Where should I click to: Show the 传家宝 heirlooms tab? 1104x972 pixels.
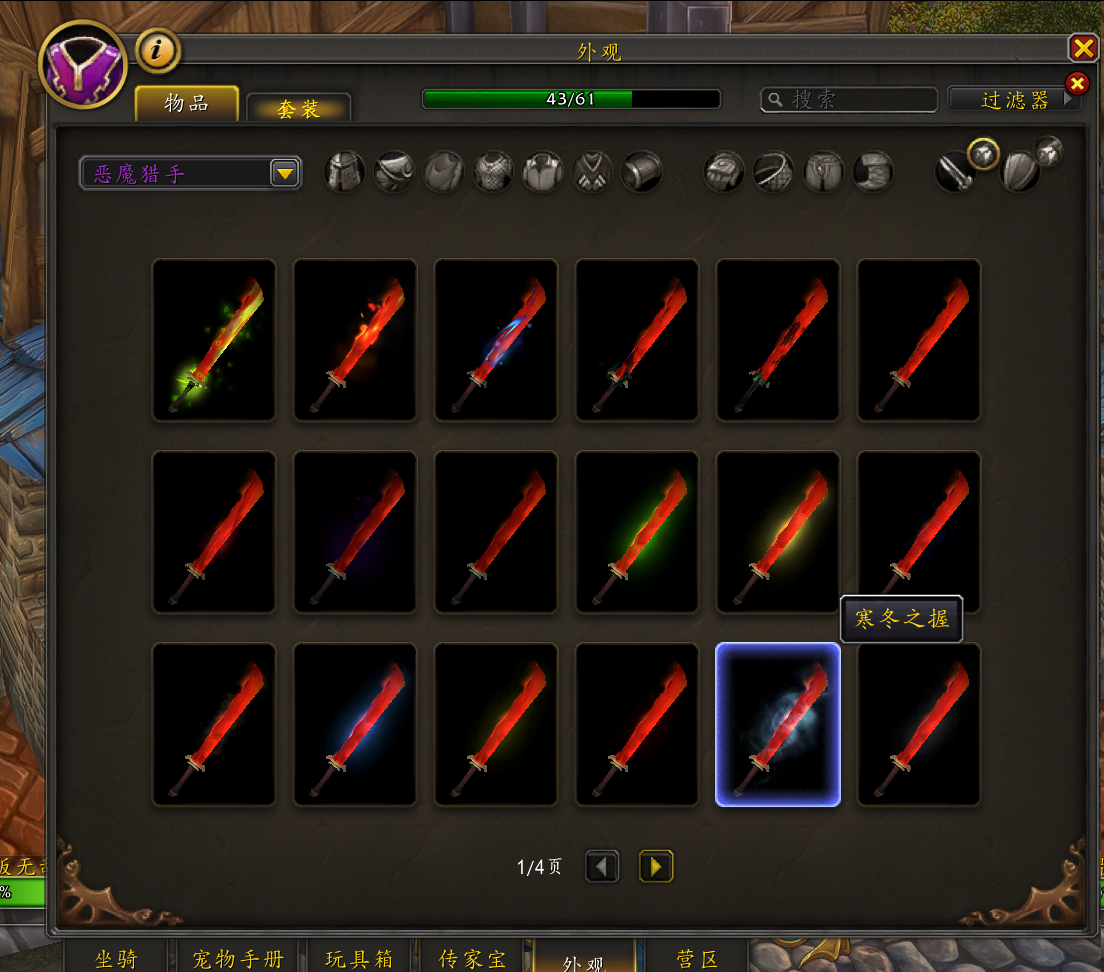pyautogui.click(x=472, y=958)
